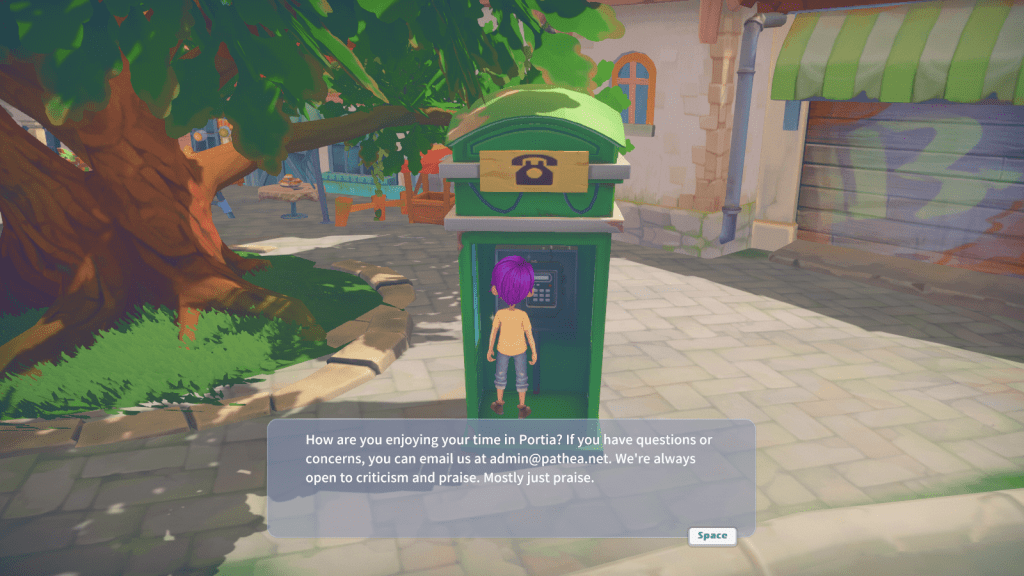Advance the phone booth dialogue text box
The height and width of the screenshot is (576, 1024).
tap(712, 536)
